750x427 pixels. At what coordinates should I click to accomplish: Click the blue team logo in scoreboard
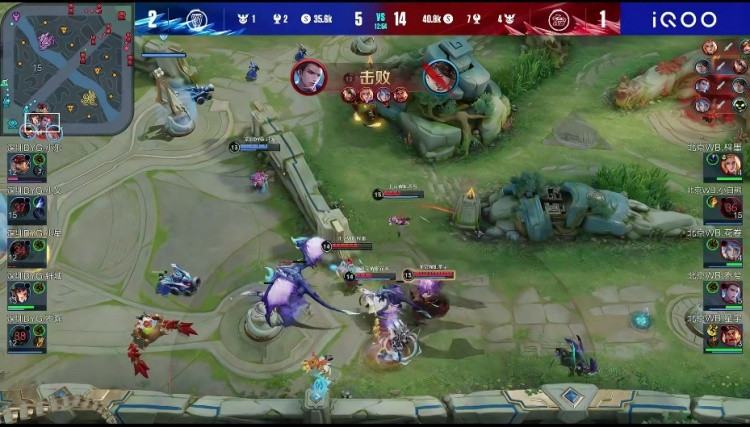(197, 18)
